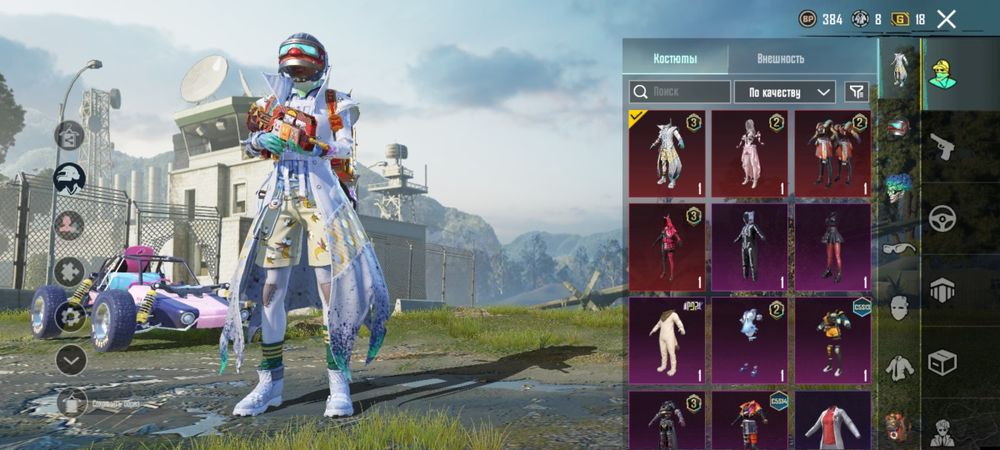1000x450 pixels.
Task: Click the Поиск search field
Action: point(680,92)
